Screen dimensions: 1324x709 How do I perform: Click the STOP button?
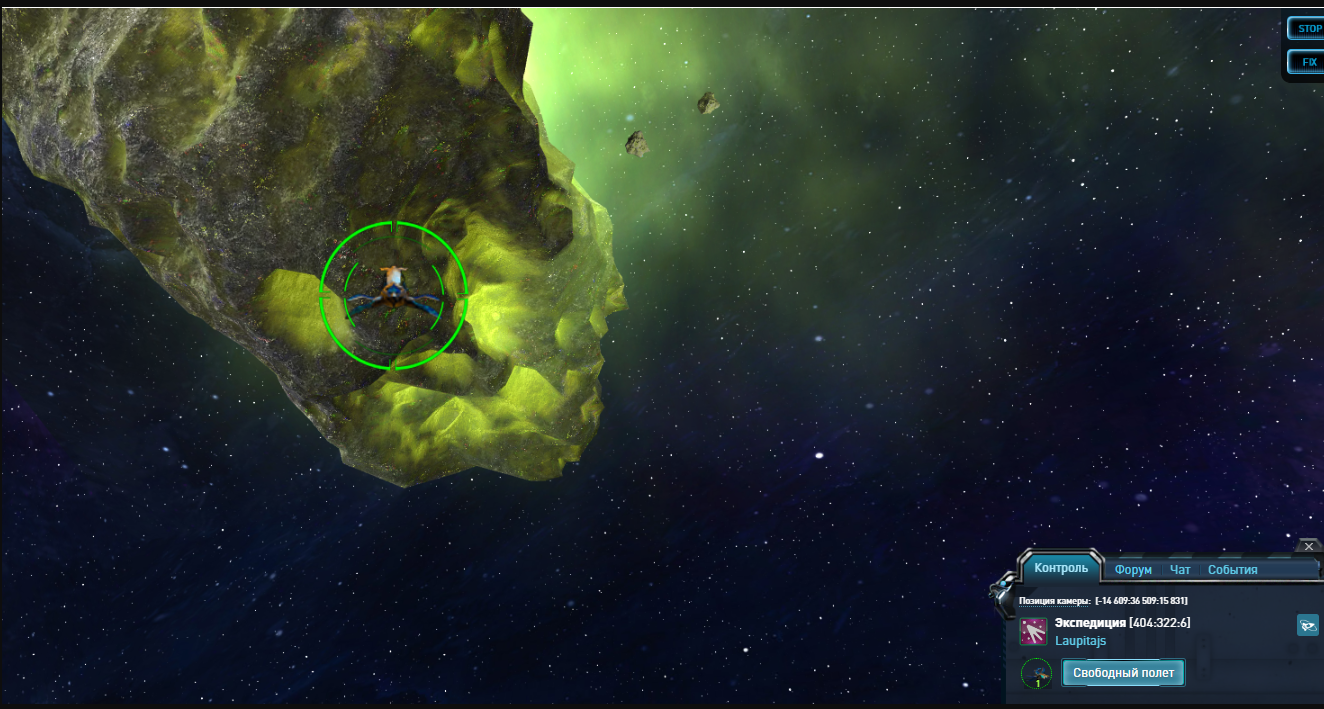coord(1307,28)
